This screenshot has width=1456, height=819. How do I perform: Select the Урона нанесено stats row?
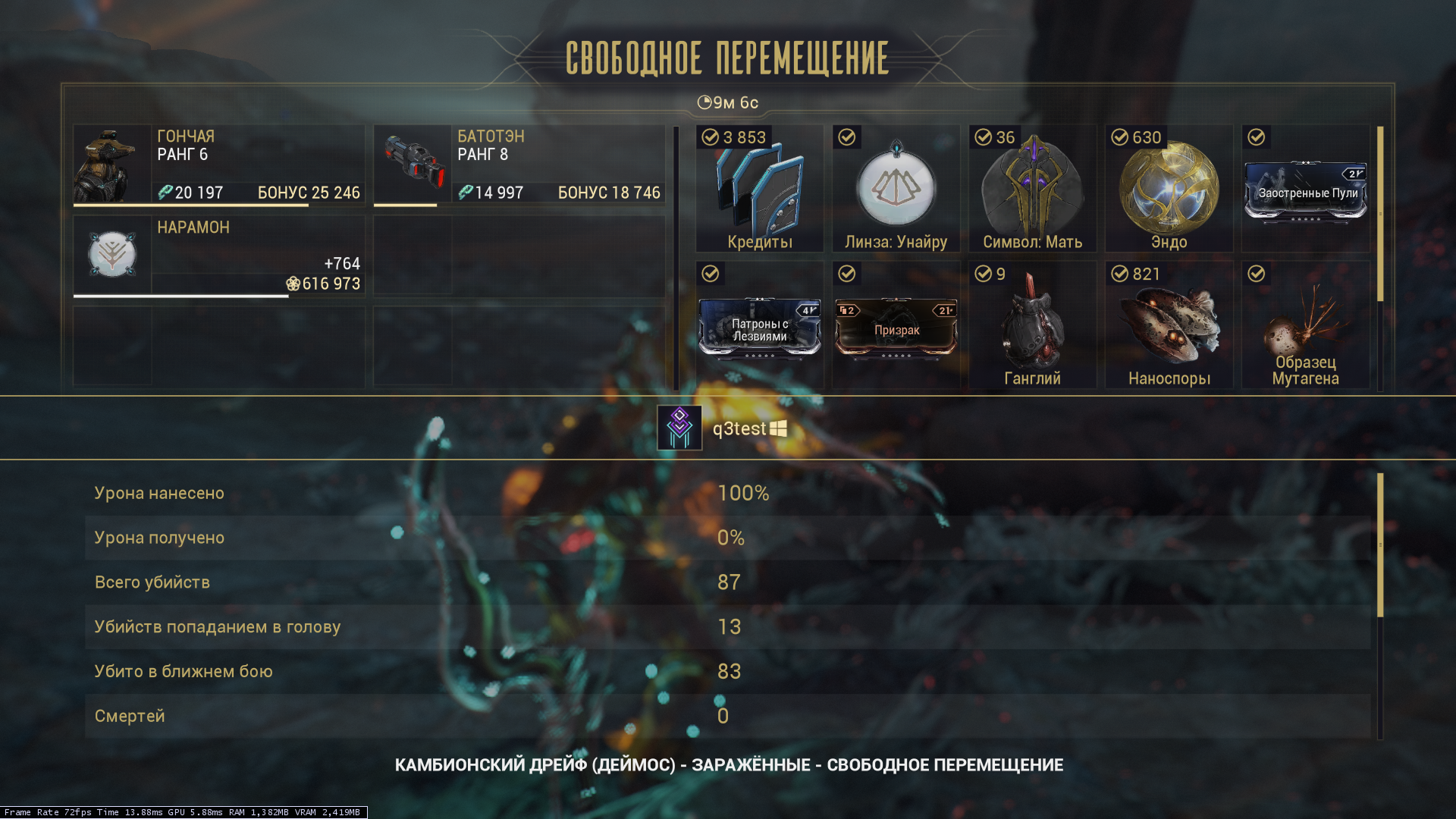728,493
